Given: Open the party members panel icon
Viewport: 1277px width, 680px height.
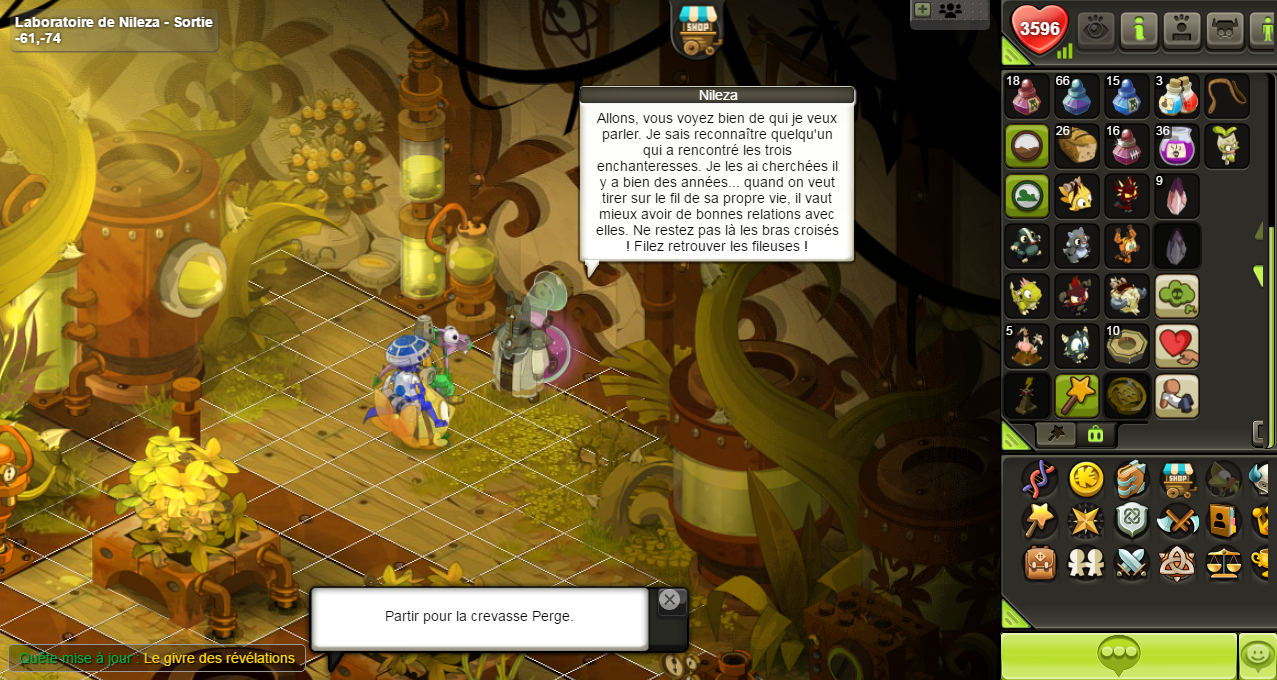Looking at the screenshot, I should point(950,10).
